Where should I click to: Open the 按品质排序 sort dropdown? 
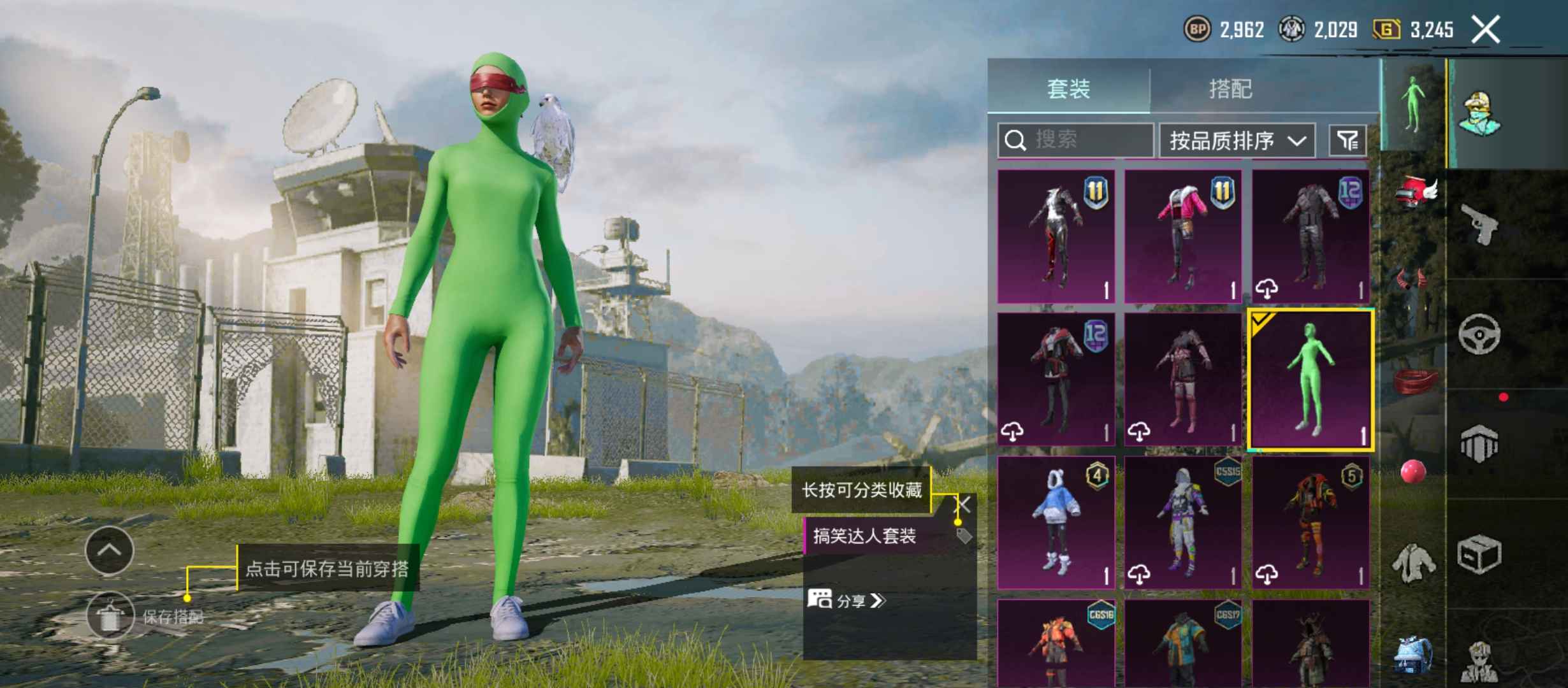coord(1237,140)
